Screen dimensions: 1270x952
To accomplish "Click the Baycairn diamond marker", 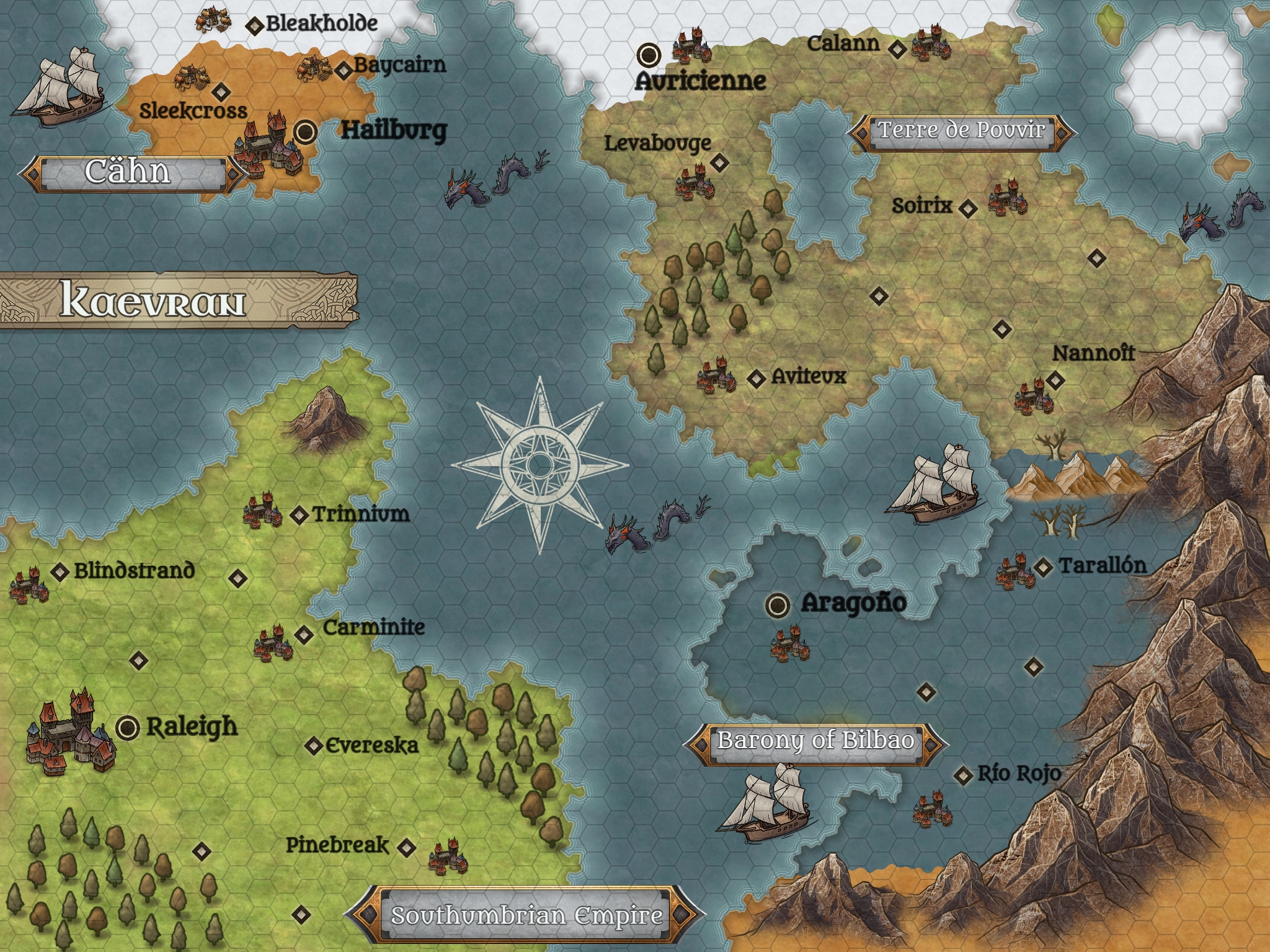I will coord(344,70).
